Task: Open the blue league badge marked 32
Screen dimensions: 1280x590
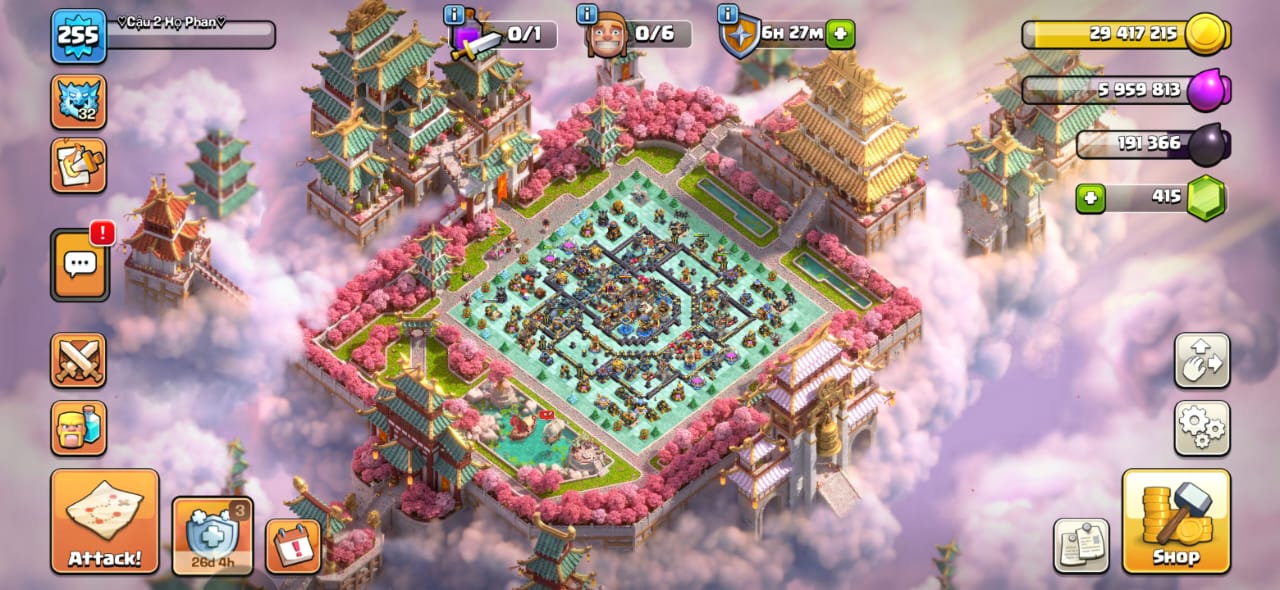Action: [x=79, y=102]
